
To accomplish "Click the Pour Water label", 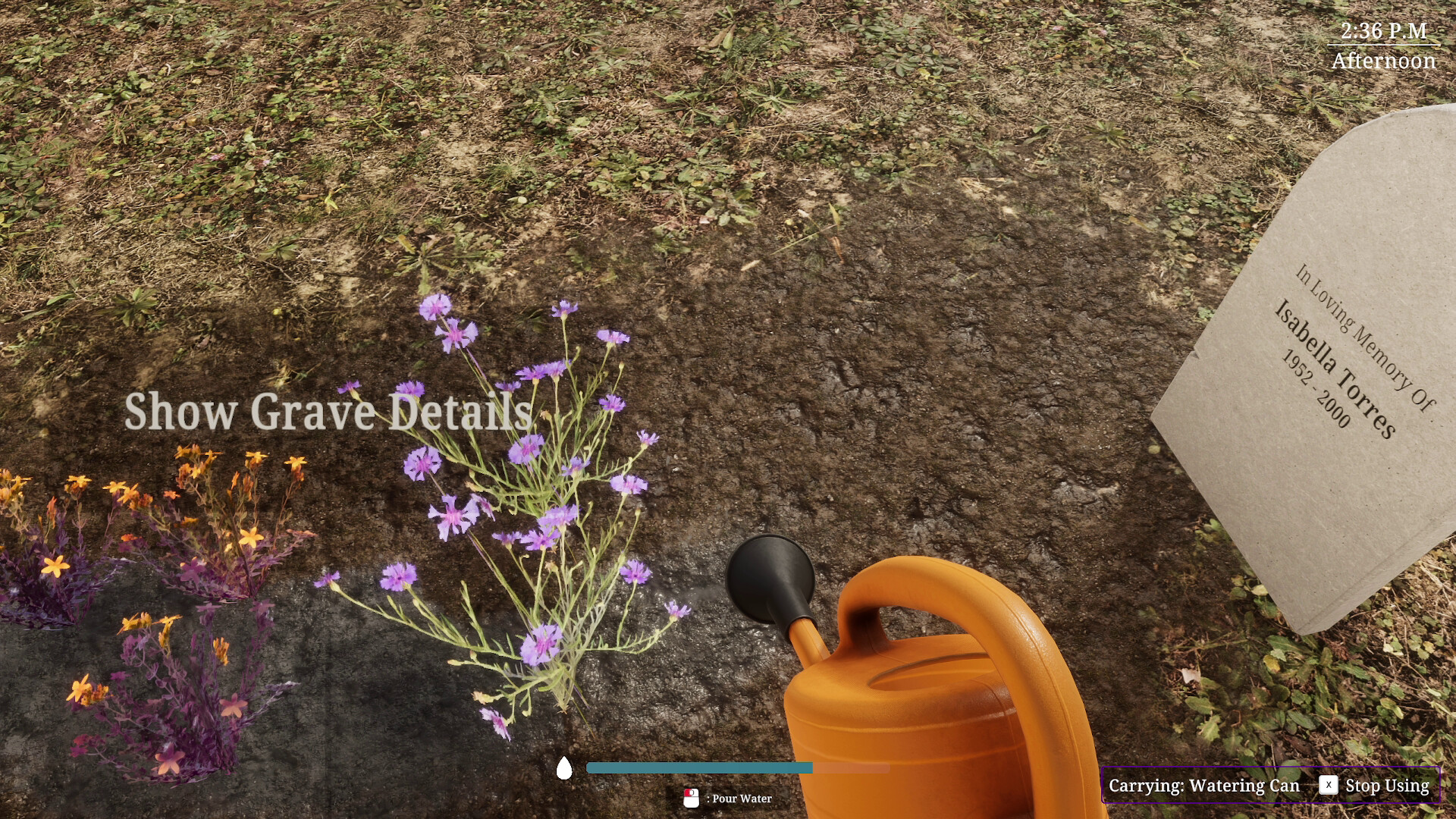I will tap(740, 798).
